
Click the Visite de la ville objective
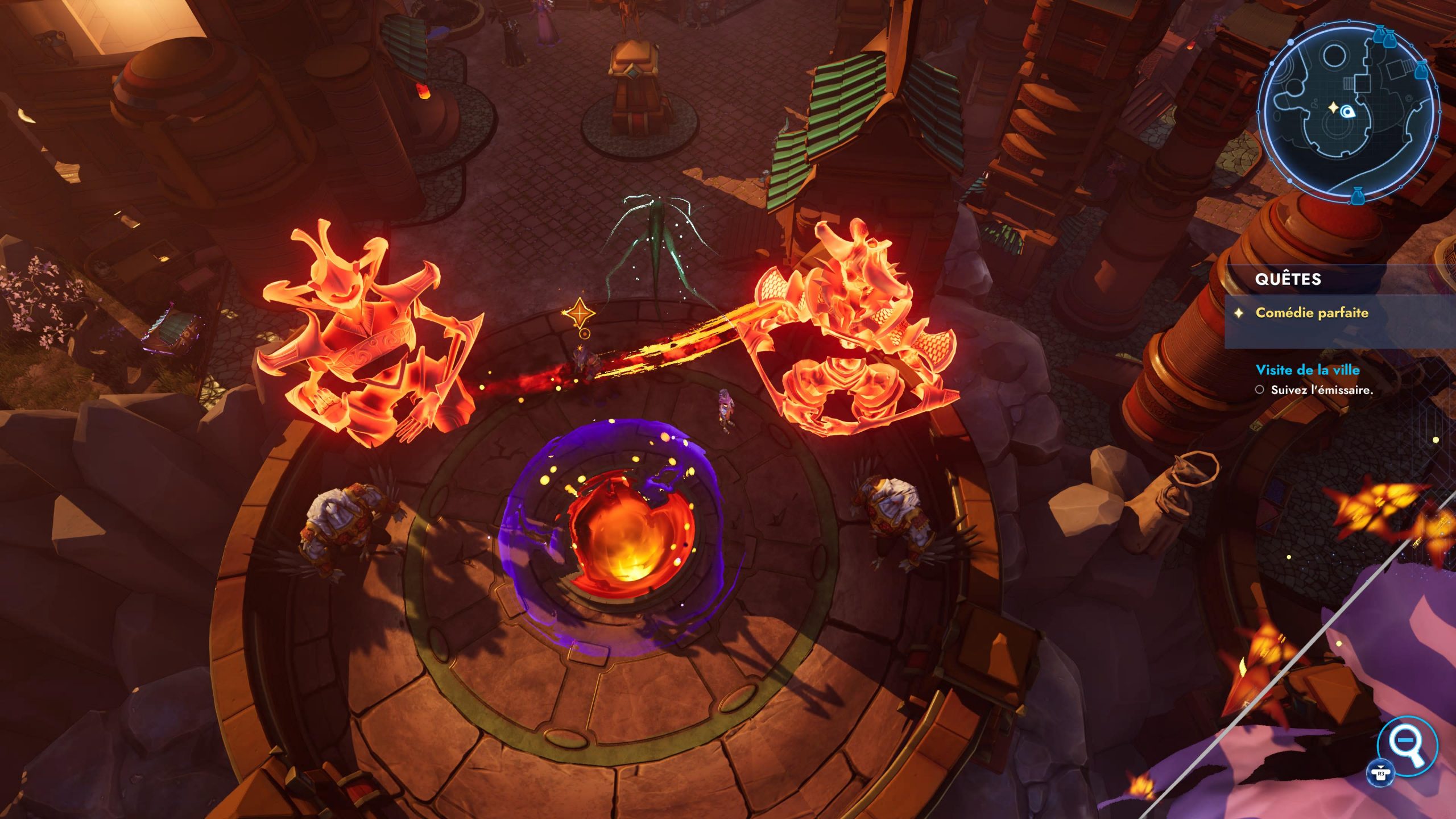[x=1307, y=370]
